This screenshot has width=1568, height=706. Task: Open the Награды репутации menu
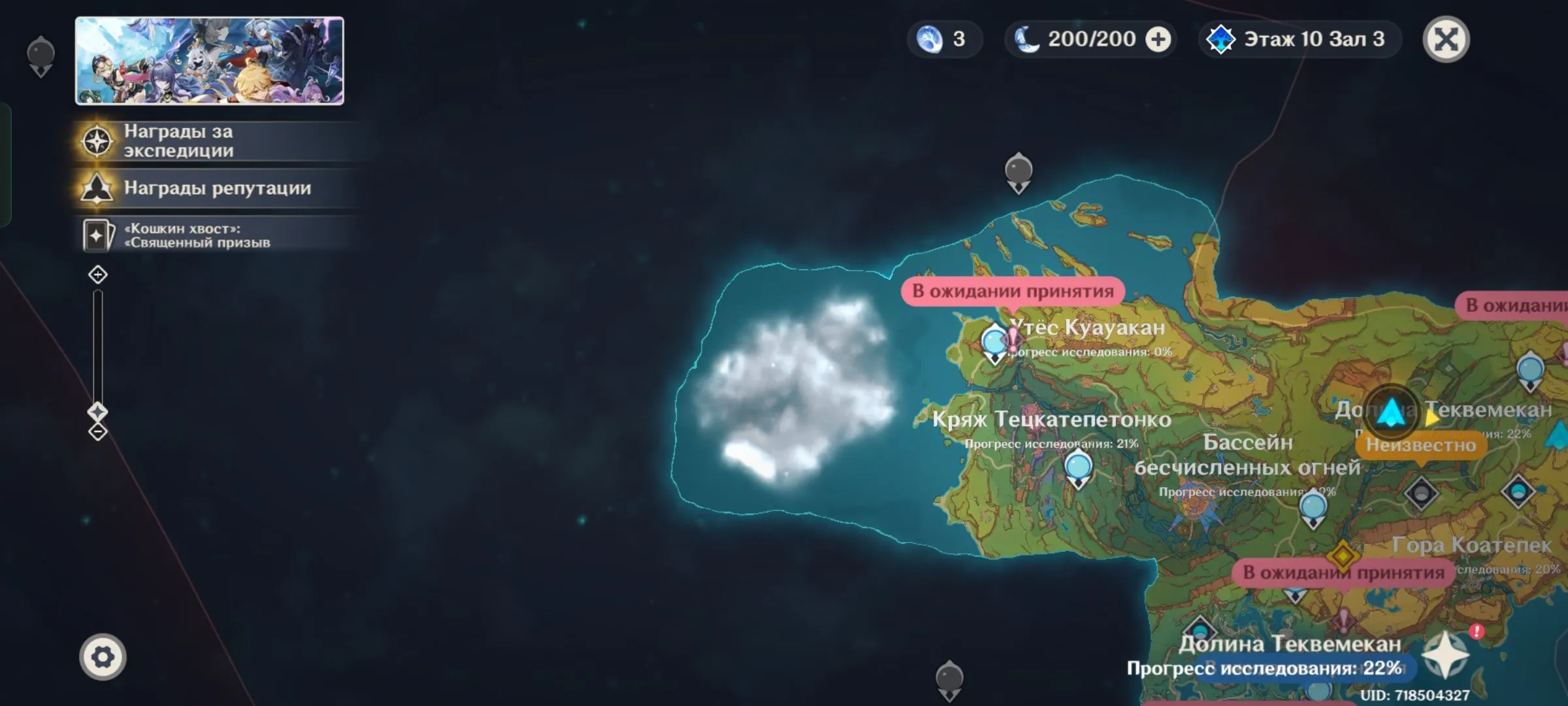coord(216,188)
